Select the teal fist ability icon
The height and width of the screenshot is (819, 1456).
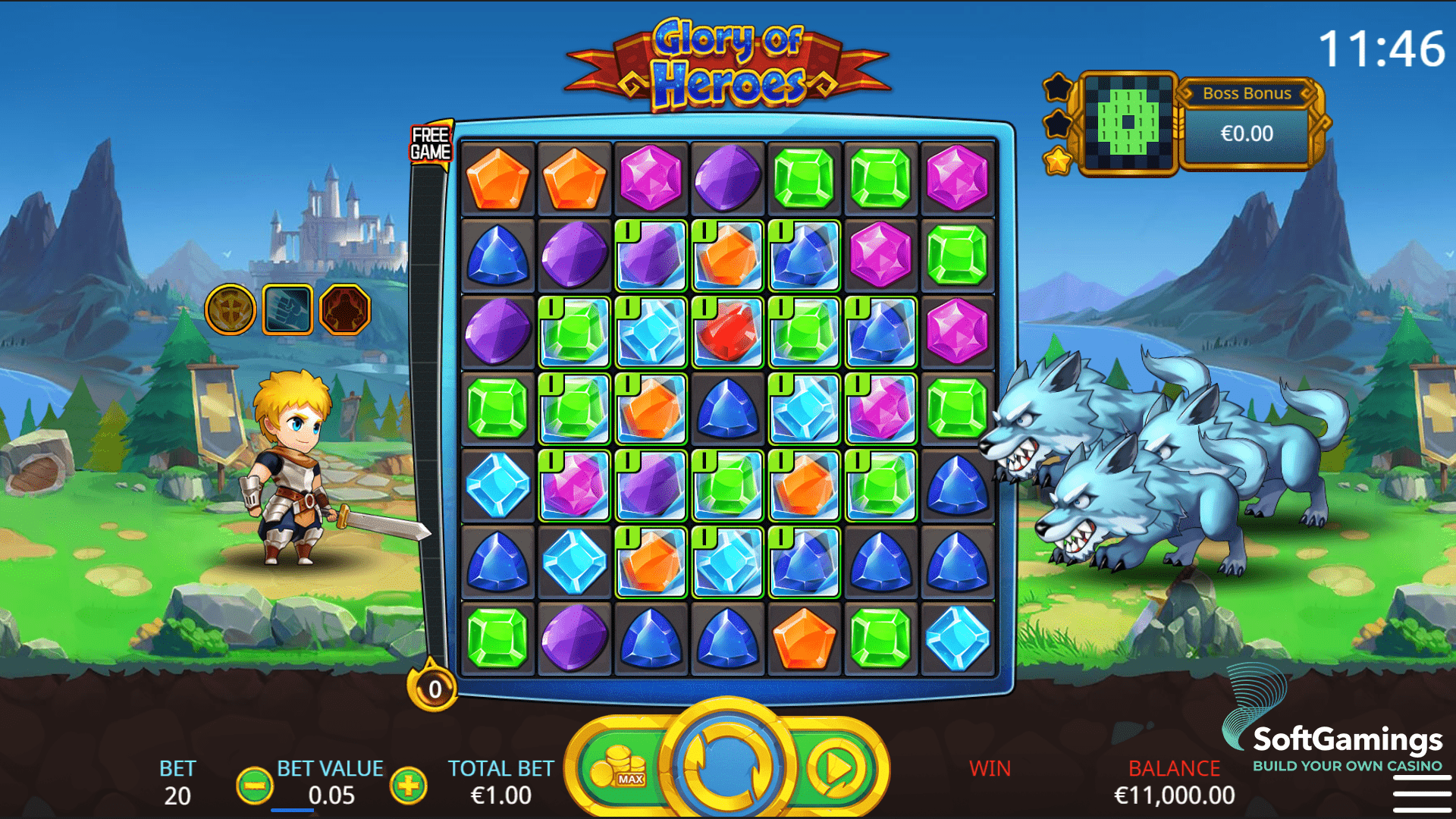[x=287, y=309]
